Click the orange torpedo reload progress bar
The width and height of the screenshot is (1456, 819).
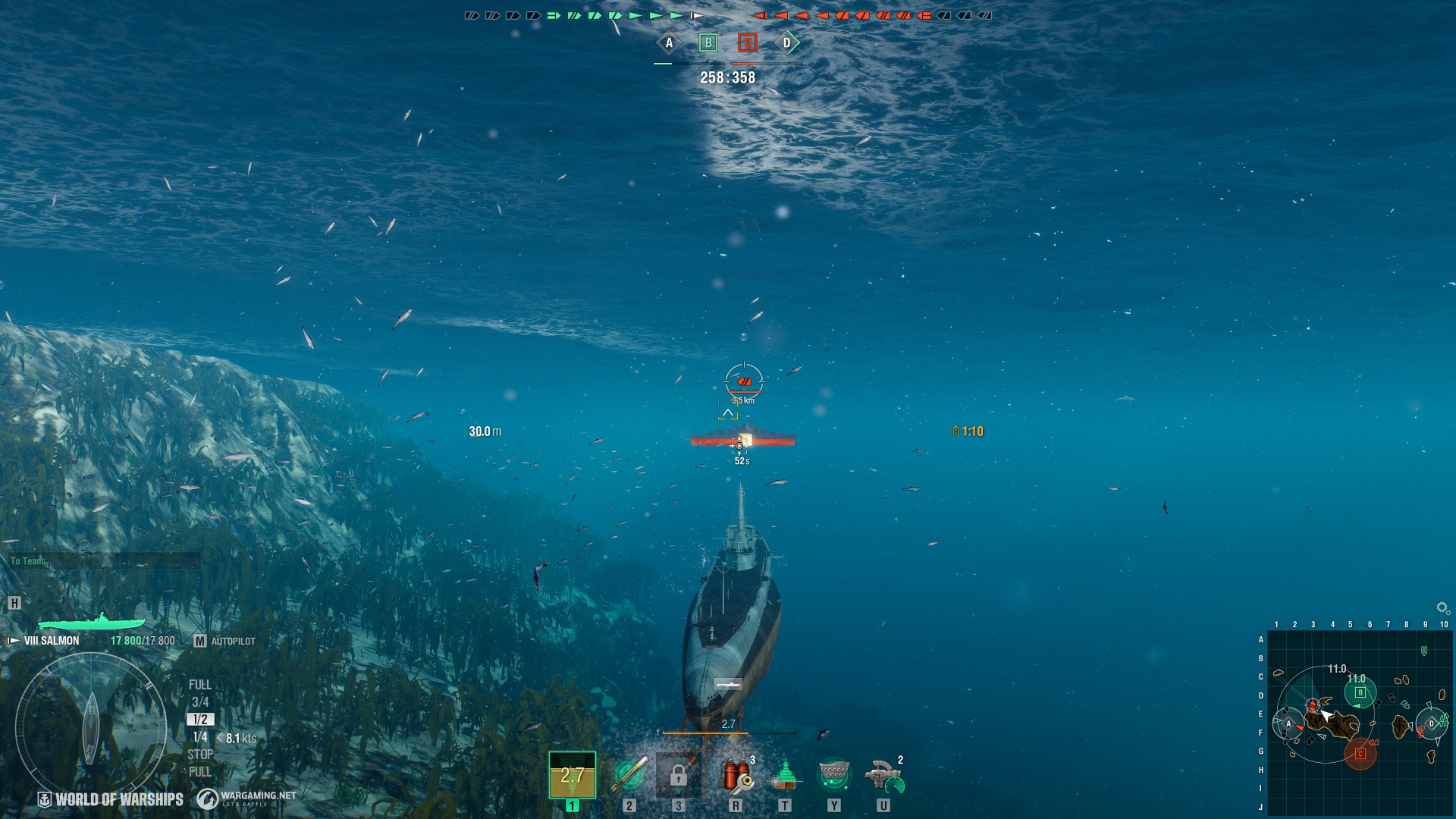click(705, 733)
